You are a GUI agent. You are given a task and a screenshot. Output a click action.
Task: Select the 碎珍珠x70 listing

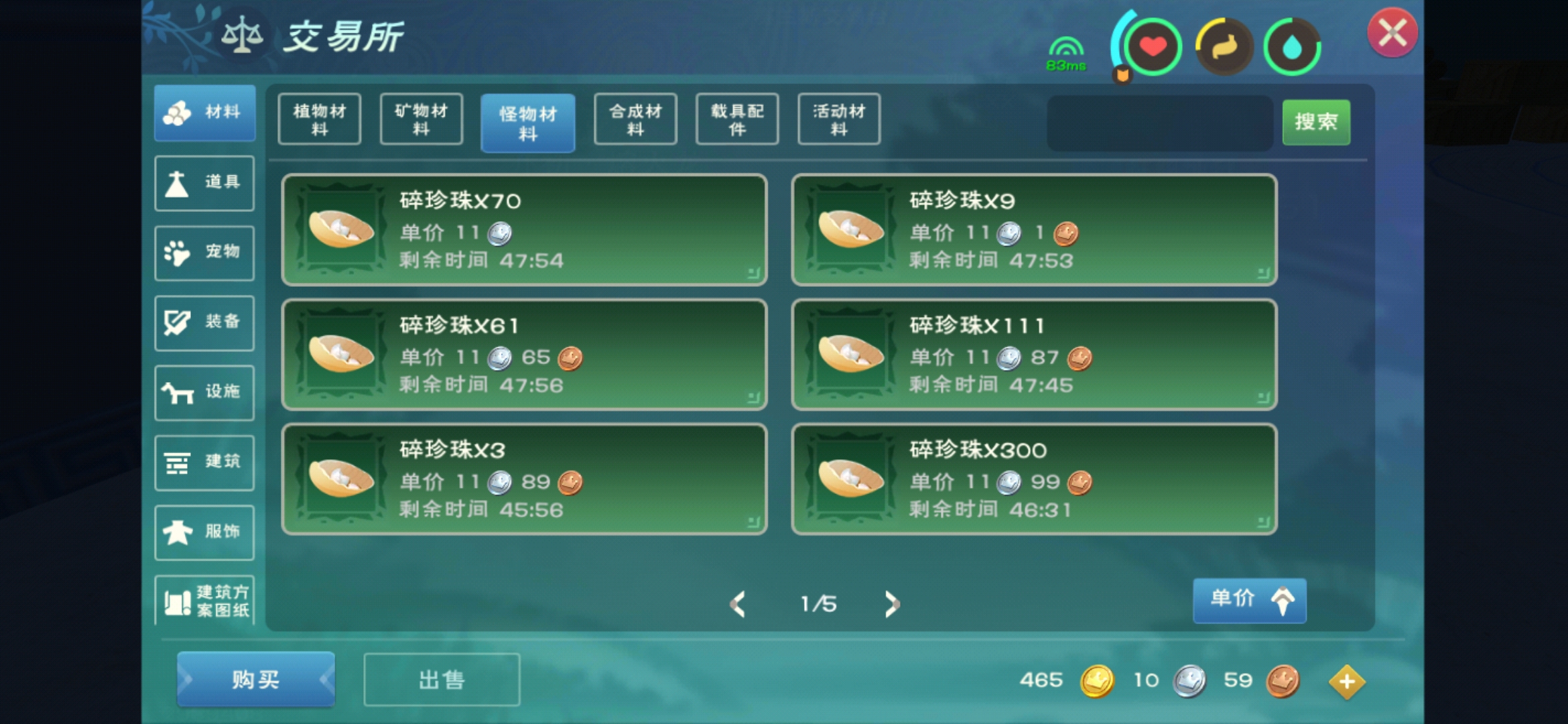(x=524, y=230)
